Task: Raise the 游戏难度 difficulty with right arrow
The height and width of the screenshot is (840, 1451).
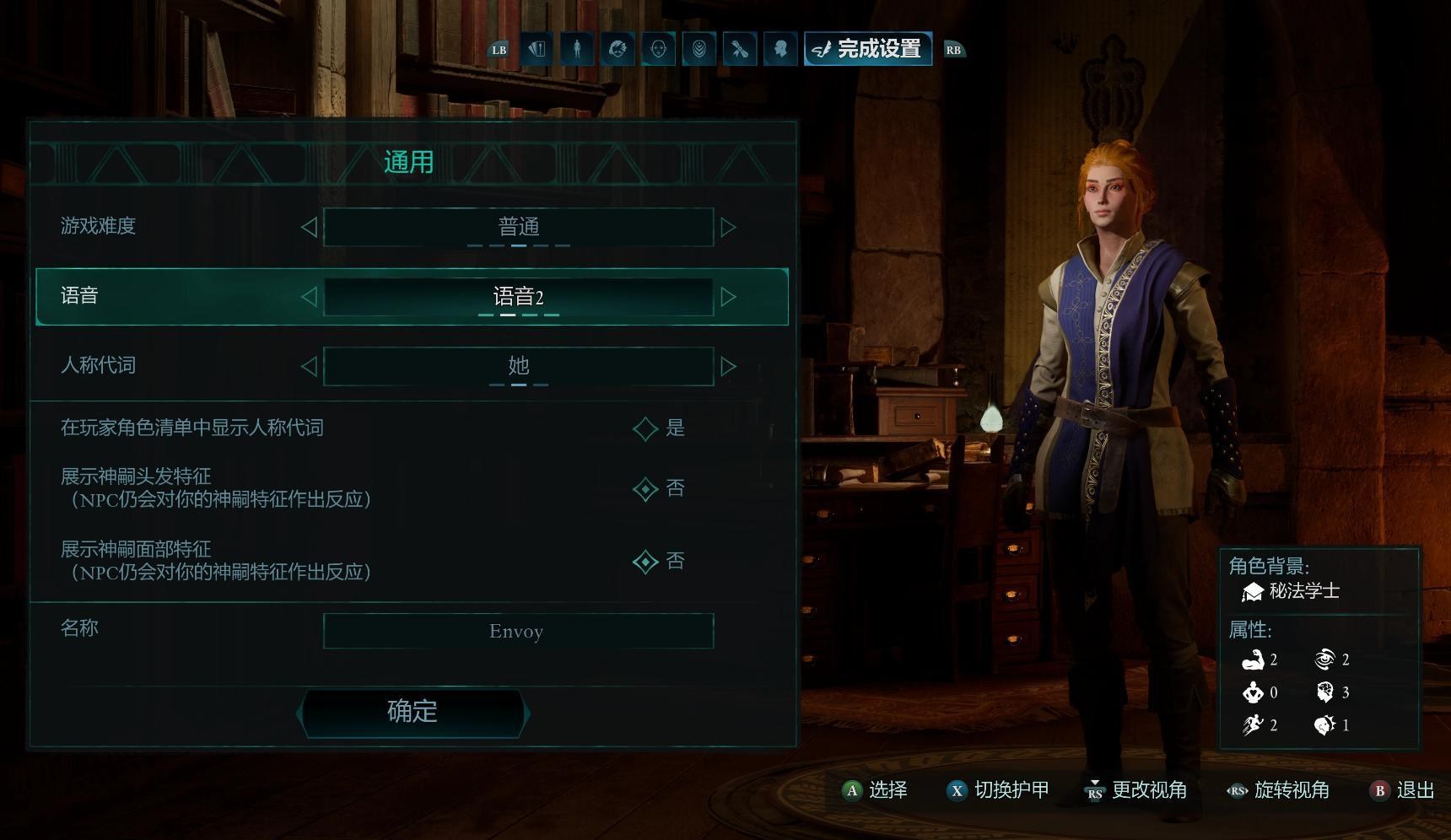Action: pyautogui.click(x=728, y=227)
